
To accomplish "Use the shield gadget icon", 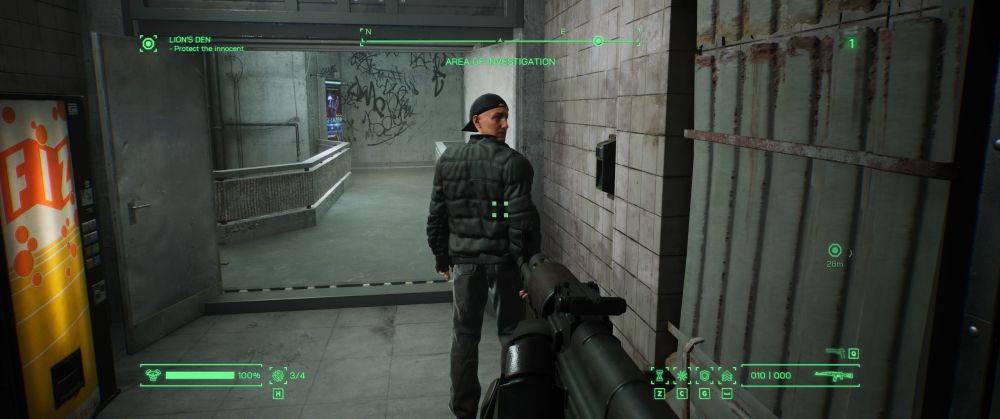I will click(704, 376).
